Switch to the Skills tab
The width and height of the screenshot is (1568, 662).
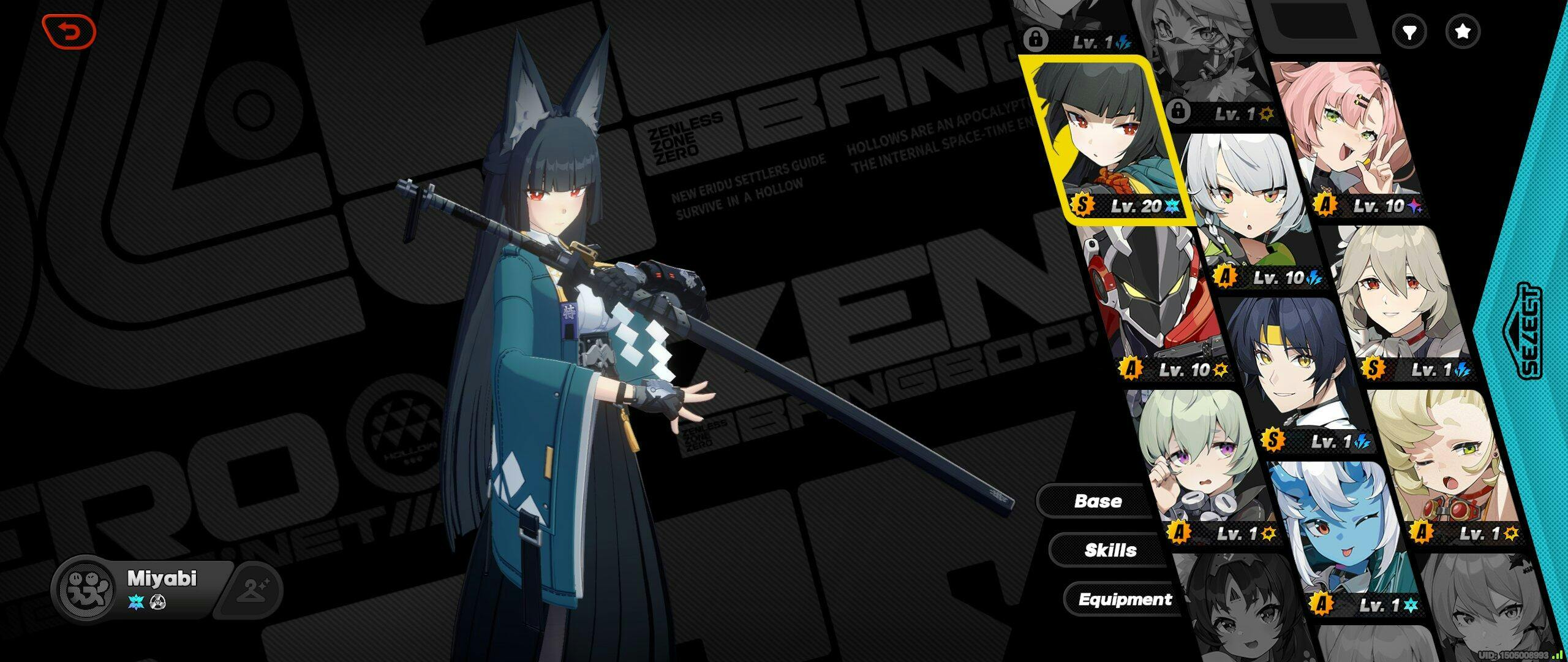click(1110, 550)
